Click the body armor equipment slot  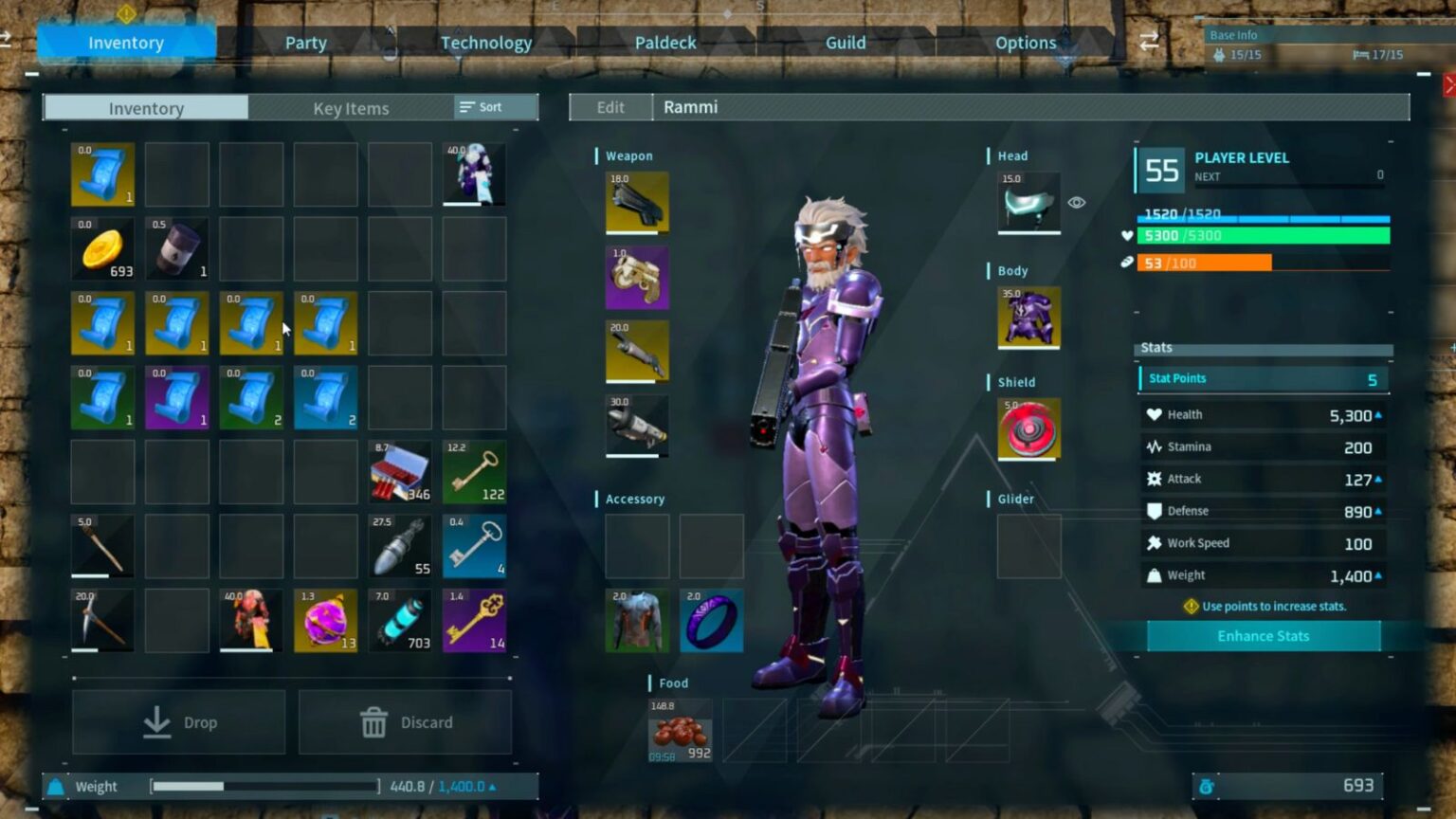click(1029, 318)
